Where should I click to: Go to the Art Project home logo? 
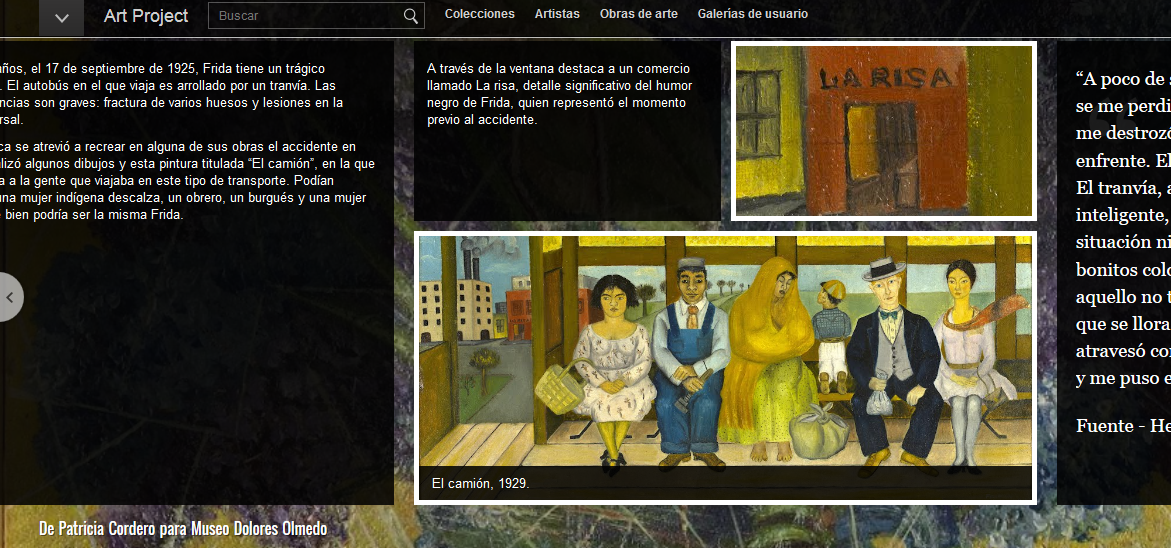click(x=146, y=15)
